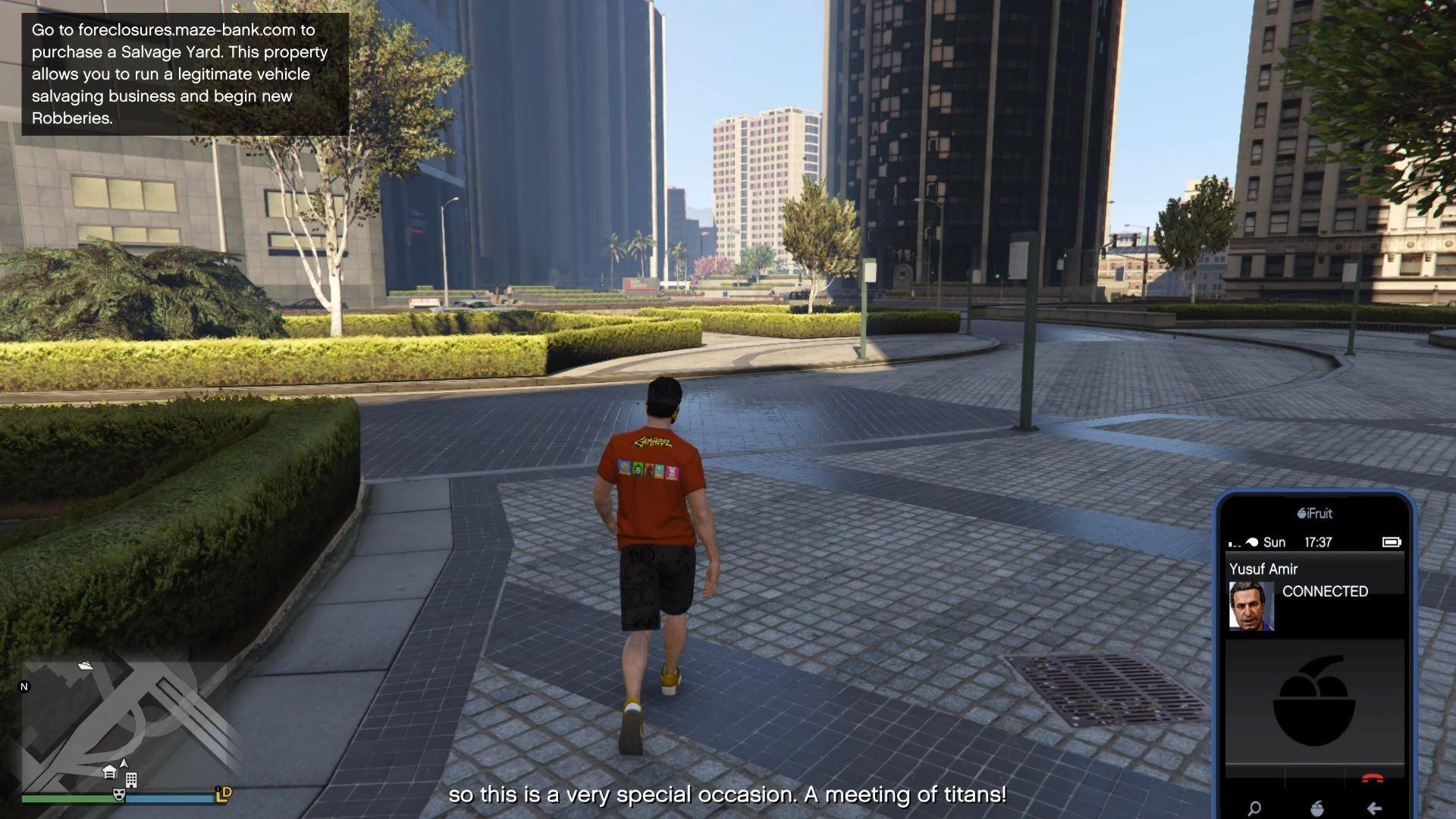Tap the magnifying glass icon on the phone
The height and width of the screenshot is (819, 1456).
[1254, 808]
